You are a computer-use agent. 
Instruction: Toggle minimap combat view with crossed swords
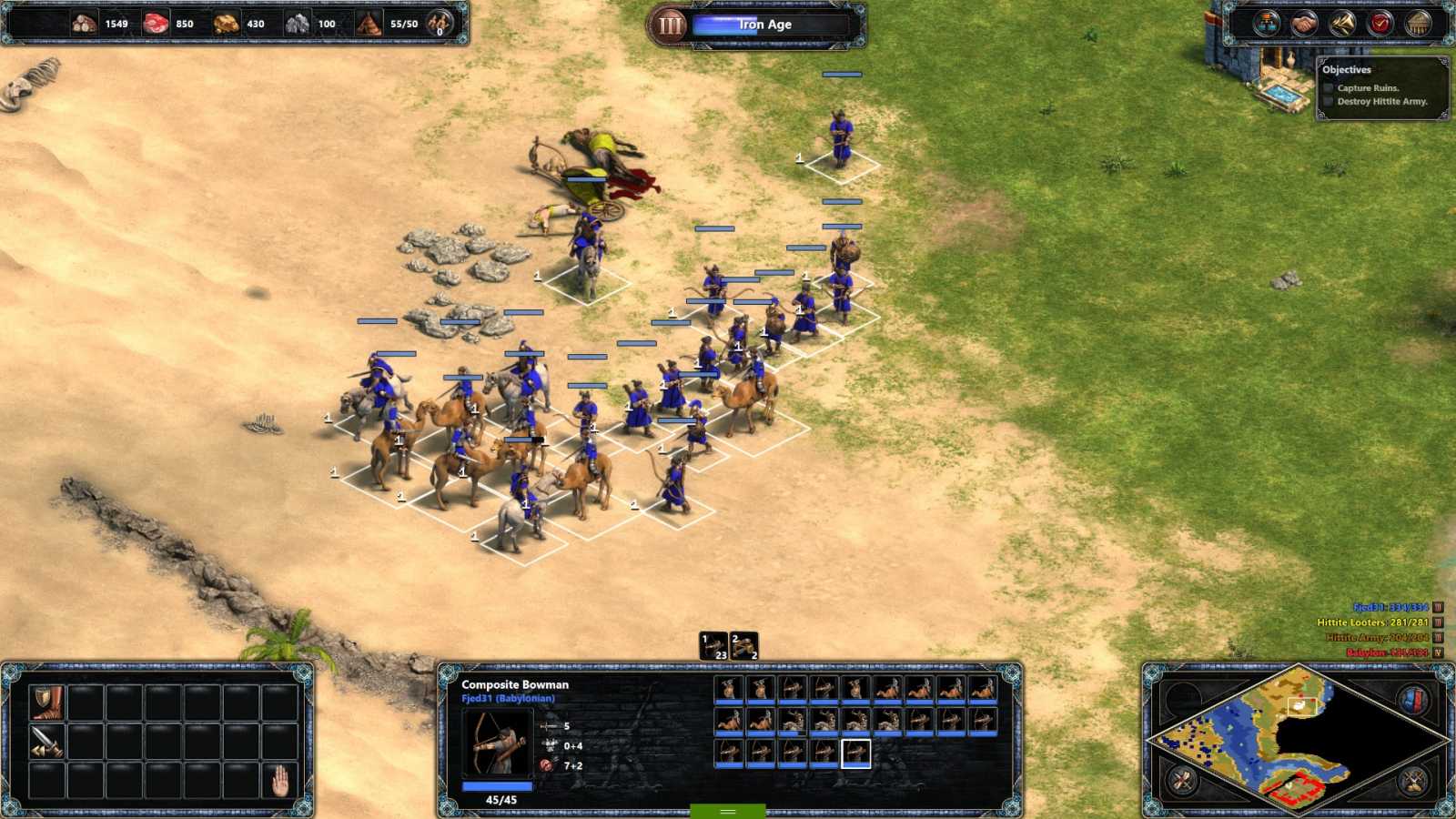[x=1414, y=781]
